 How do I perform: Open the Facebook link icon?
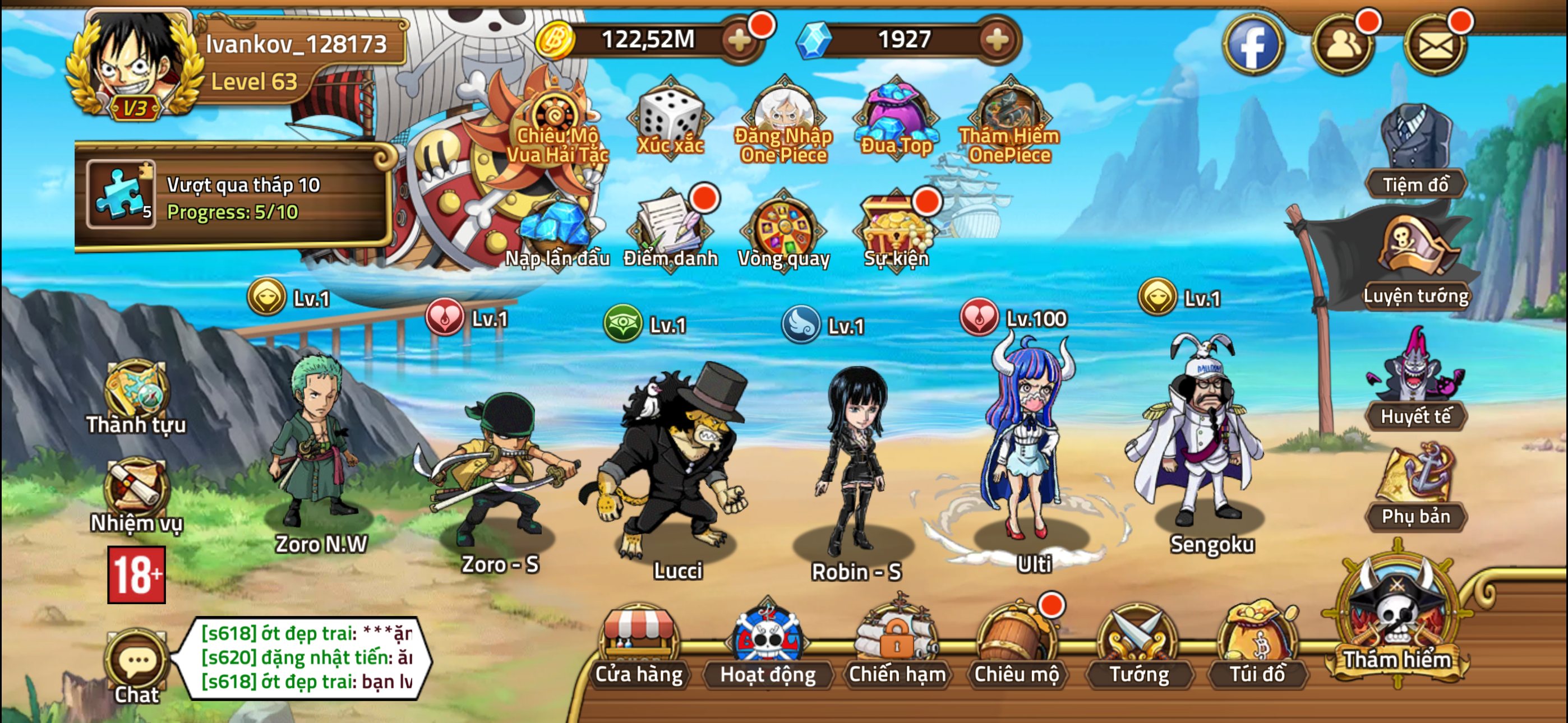pos(1253,44)
